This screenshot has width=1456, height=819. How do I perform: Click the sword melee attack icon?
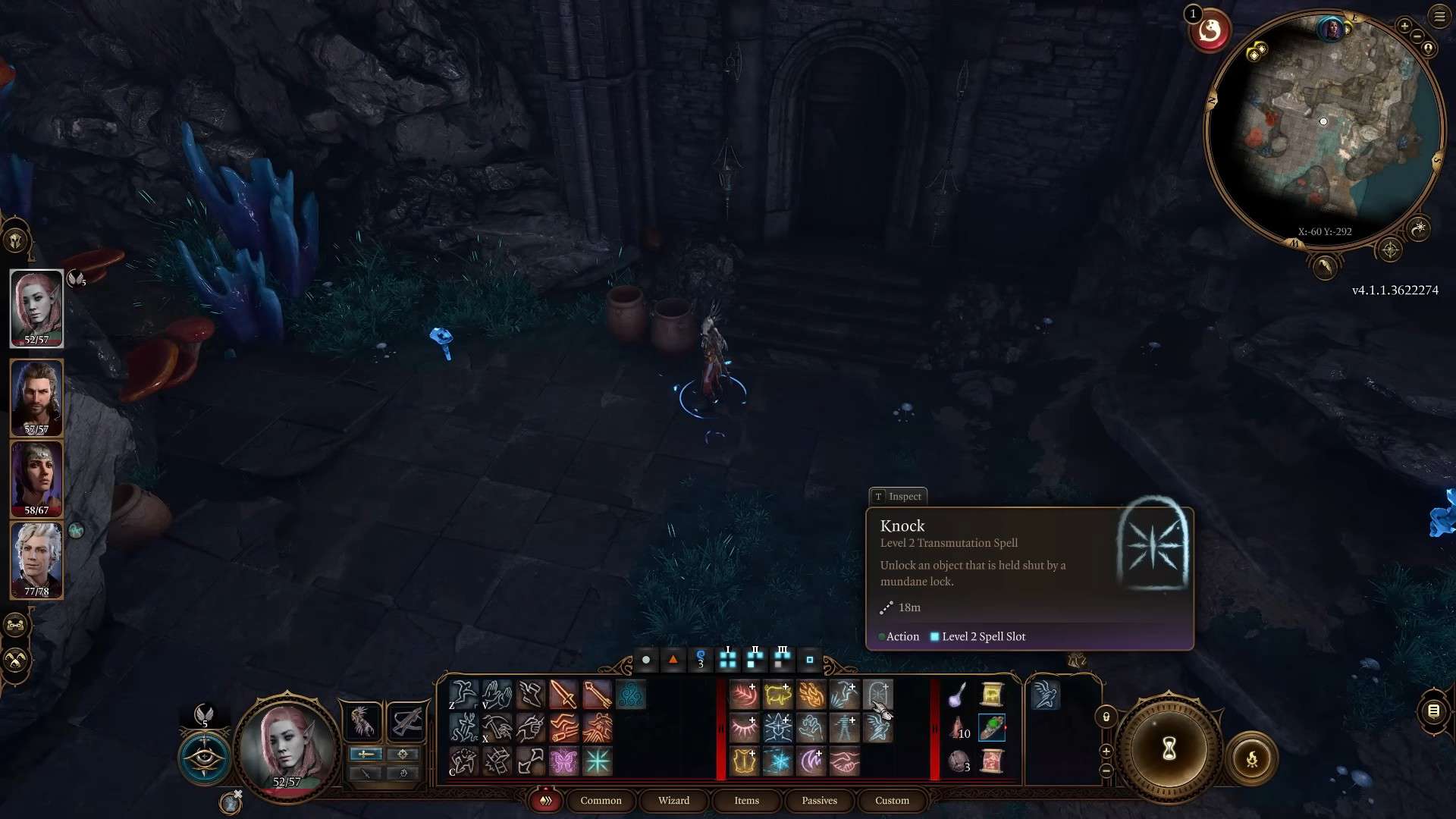[x=563, y=695]
